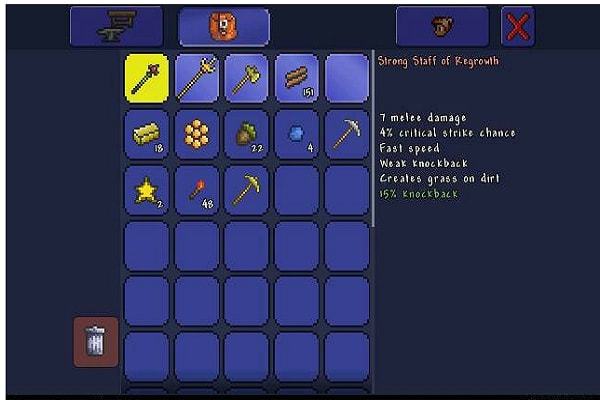Click the trash can slot
The height and width of the screenshot is (400, 600).
(96, 342)
